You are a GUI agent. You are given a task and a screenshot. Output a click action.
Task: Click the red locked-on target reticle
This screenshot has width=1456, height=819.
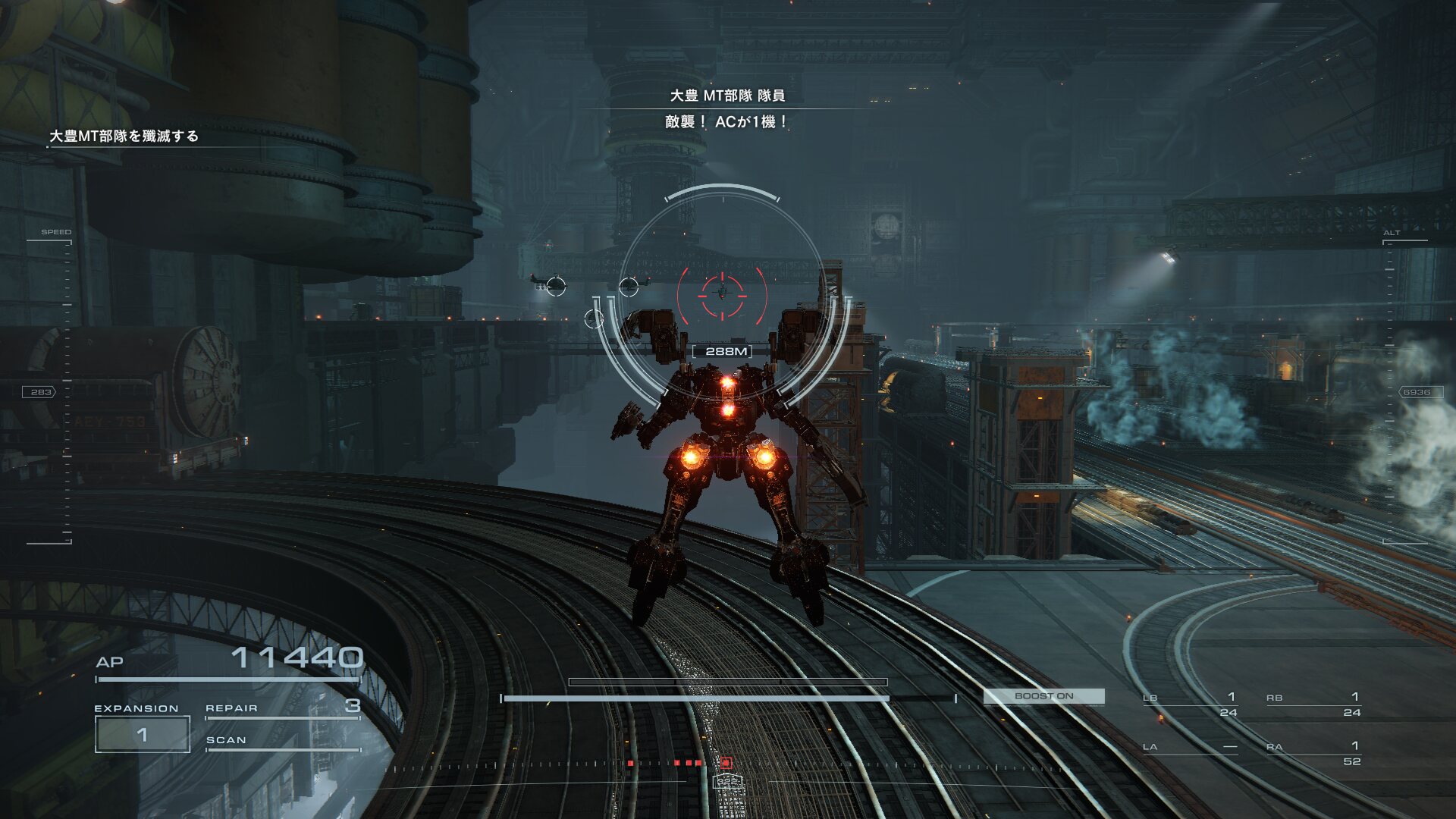[x=722, y=294]
